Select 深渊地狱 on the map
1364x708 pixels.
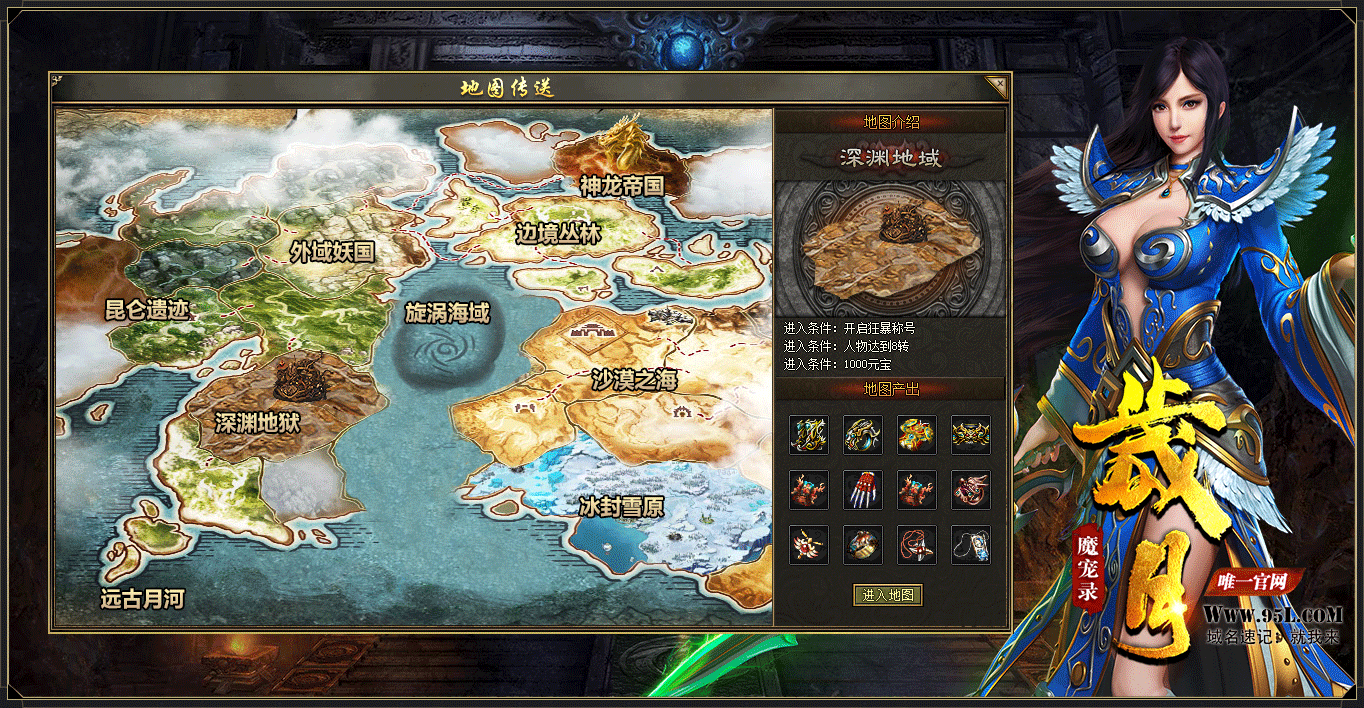coord(257,422)
